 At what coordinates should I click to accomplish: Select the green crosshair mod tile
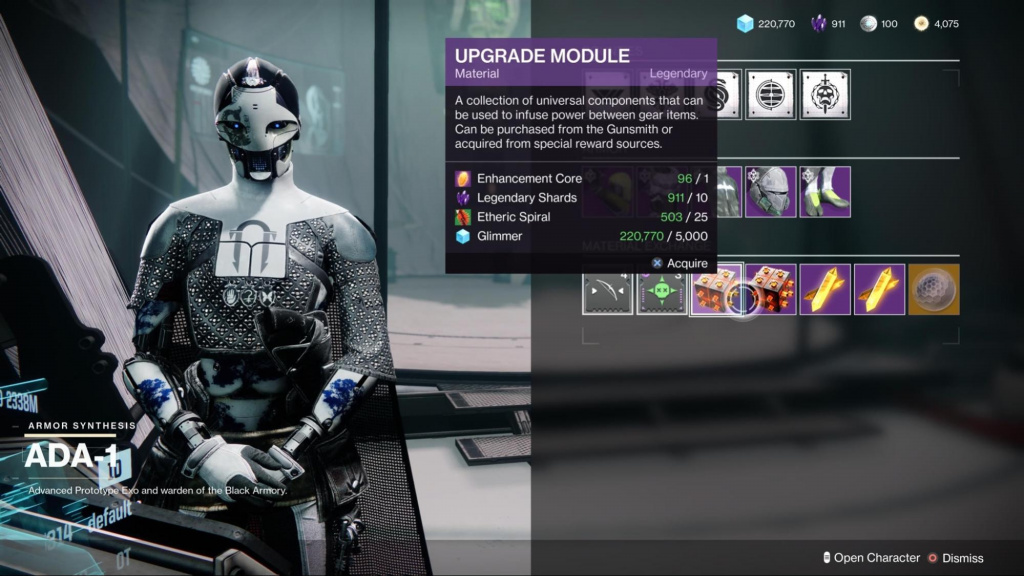[662, 290]
